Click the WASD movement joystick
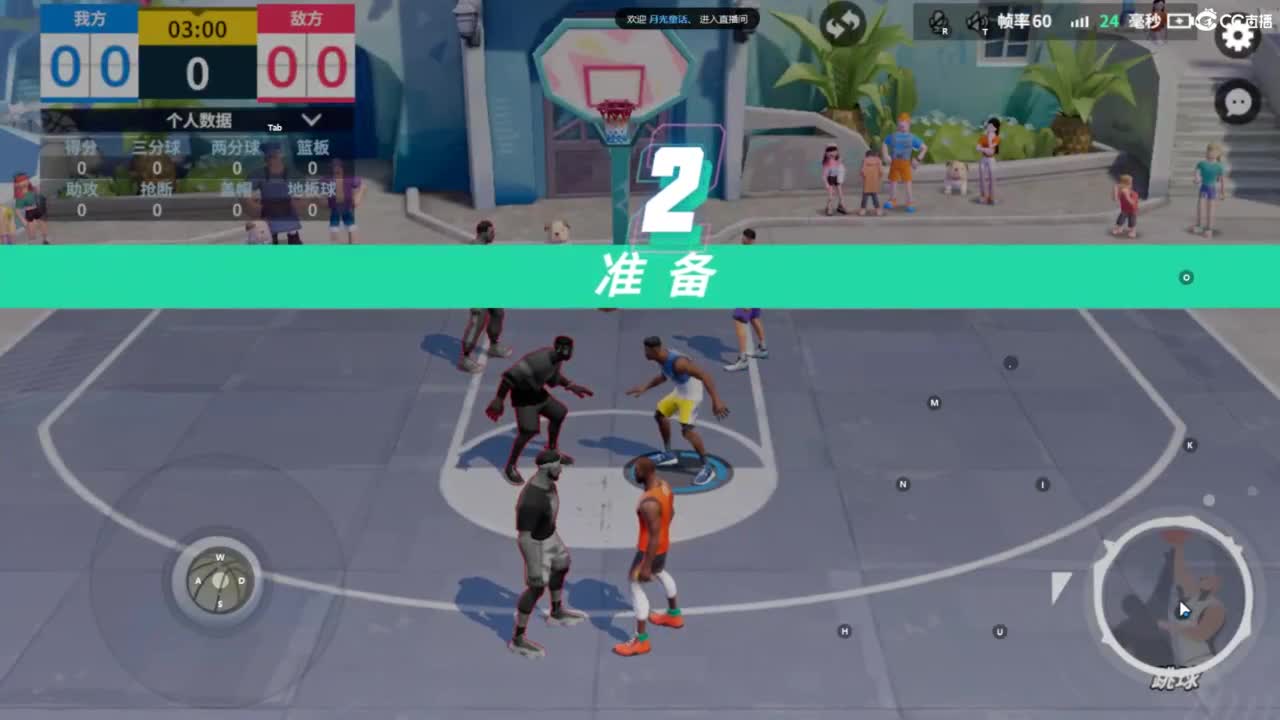The height and width of the screenshot is (720, 1280). point(218,582)
